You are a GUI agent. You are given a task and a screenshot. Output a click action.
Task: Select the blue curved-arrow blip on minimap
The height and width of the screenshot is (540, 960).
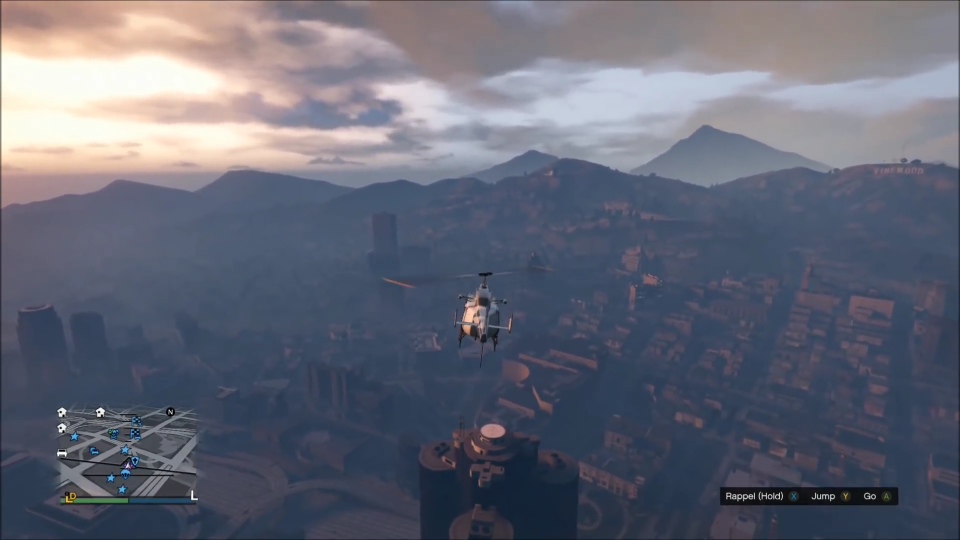click(94, 450)
